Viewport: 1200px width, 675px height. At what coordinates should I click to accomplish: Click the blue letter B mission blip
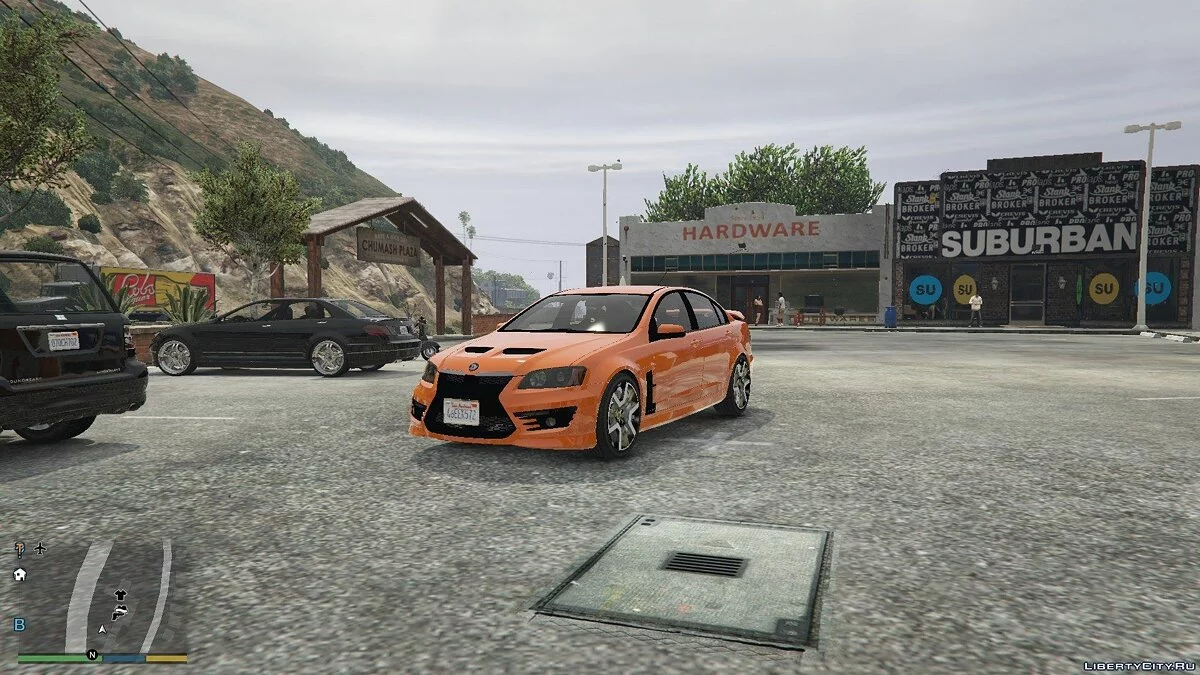coord(19,624)
